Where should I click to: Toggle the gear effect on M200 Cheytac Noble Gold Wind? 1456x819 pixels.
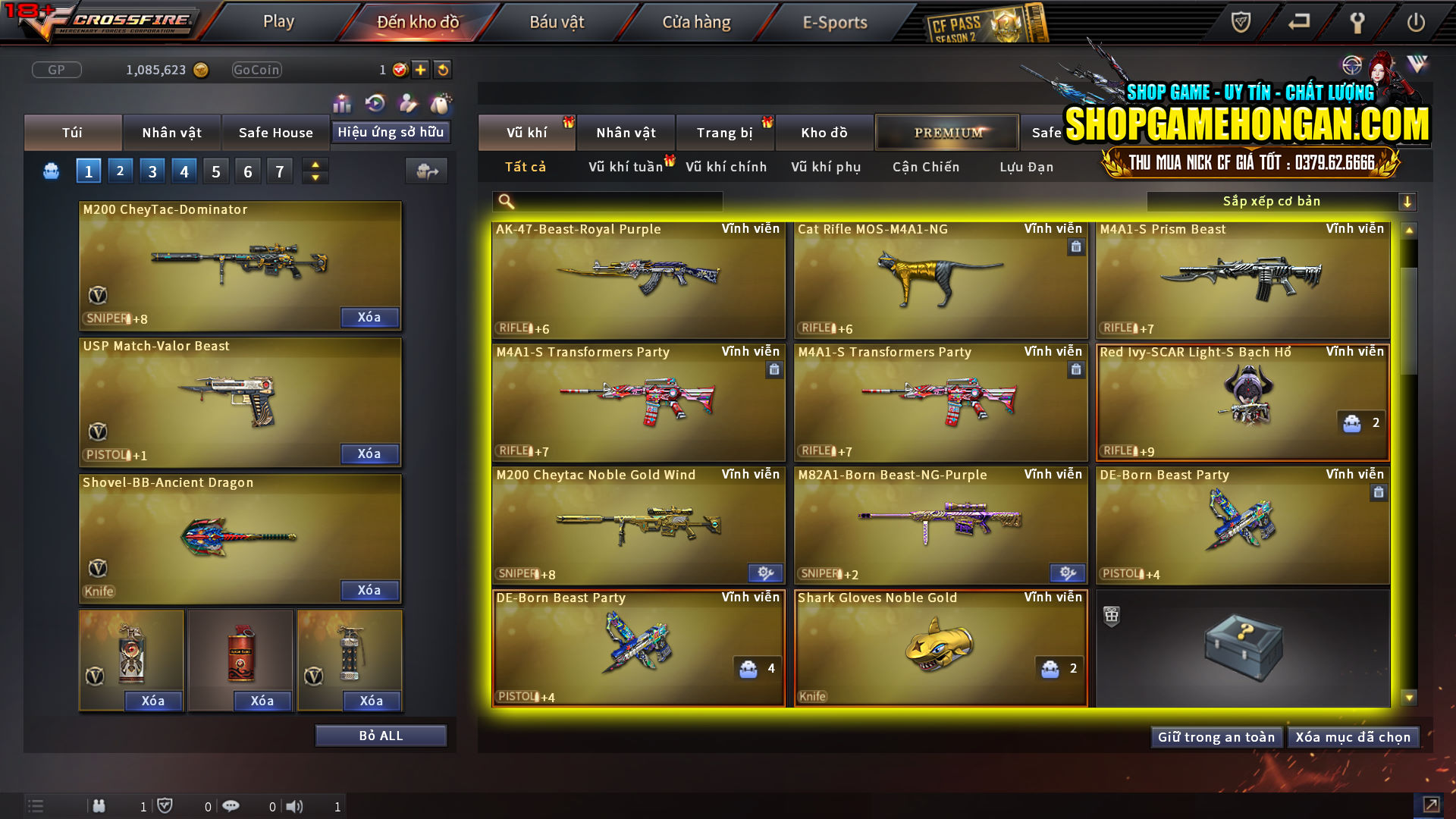[765, 573]
